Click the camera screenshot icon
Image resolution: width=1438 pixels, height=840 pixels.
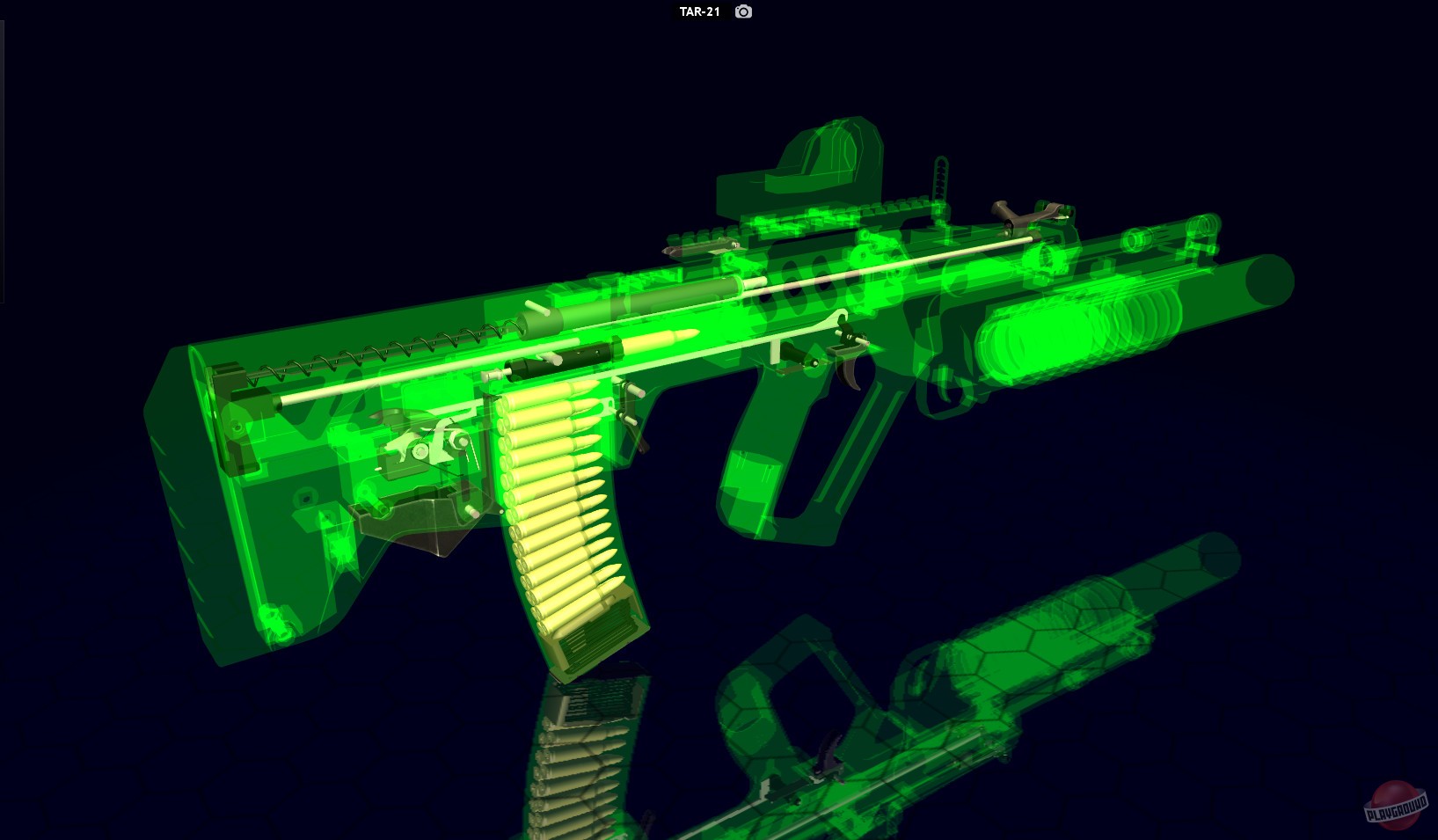(741, 13)
